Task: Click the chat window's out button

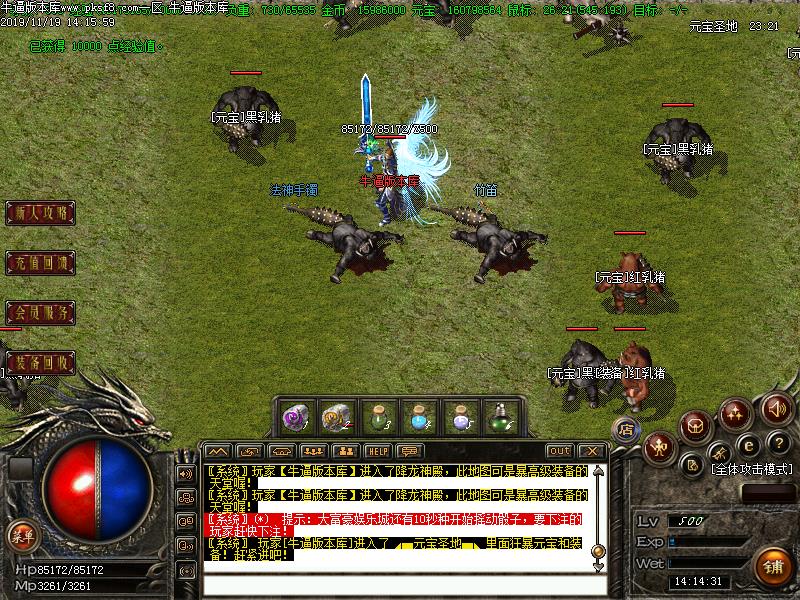Action: (560, 451)
